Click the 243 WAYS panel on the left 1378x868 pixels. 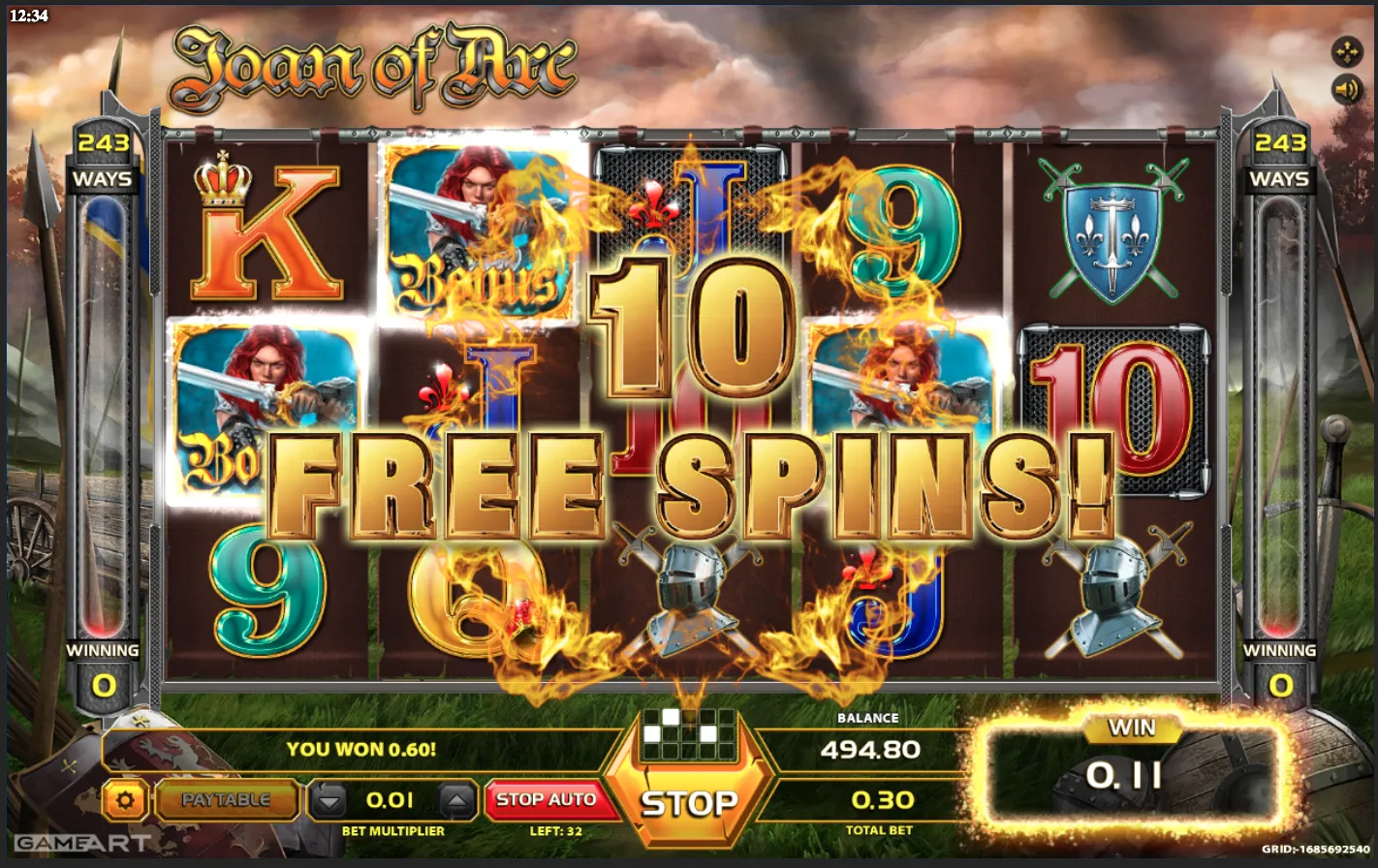pos(105,160)
